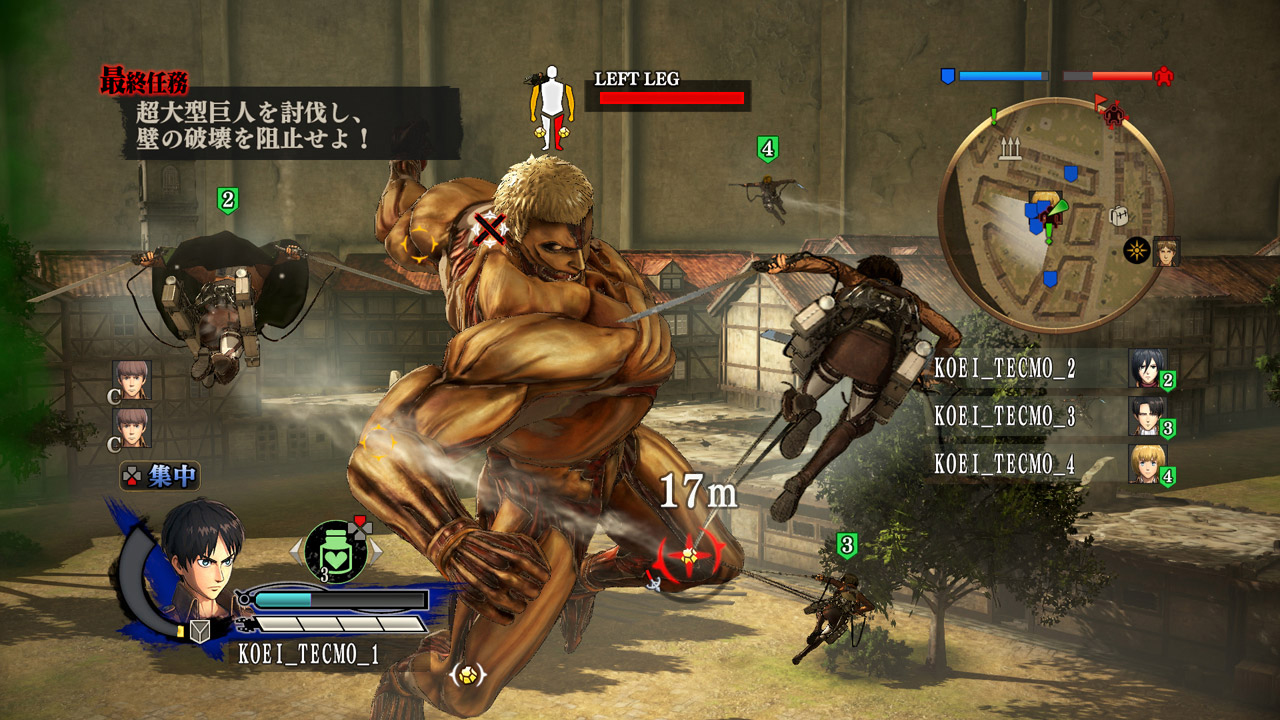The height and width of the screenshot is (720, 1280).
Task: Select the KOEI_TECMO_2 player row
Action: coord(1048,369)
